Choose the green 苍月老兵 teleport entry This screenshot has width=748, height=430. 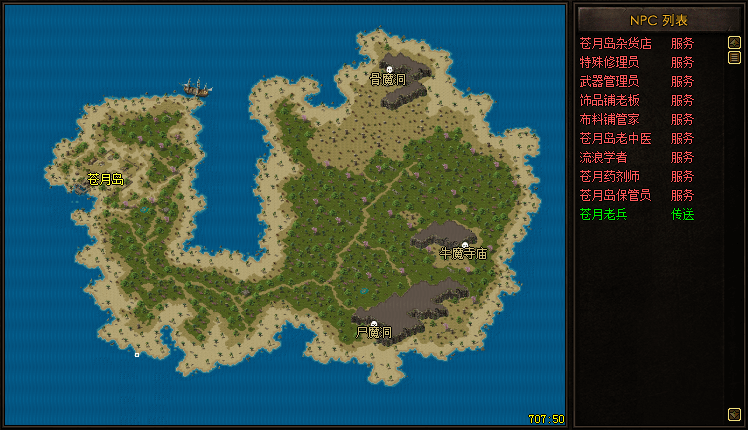(603, 214)
